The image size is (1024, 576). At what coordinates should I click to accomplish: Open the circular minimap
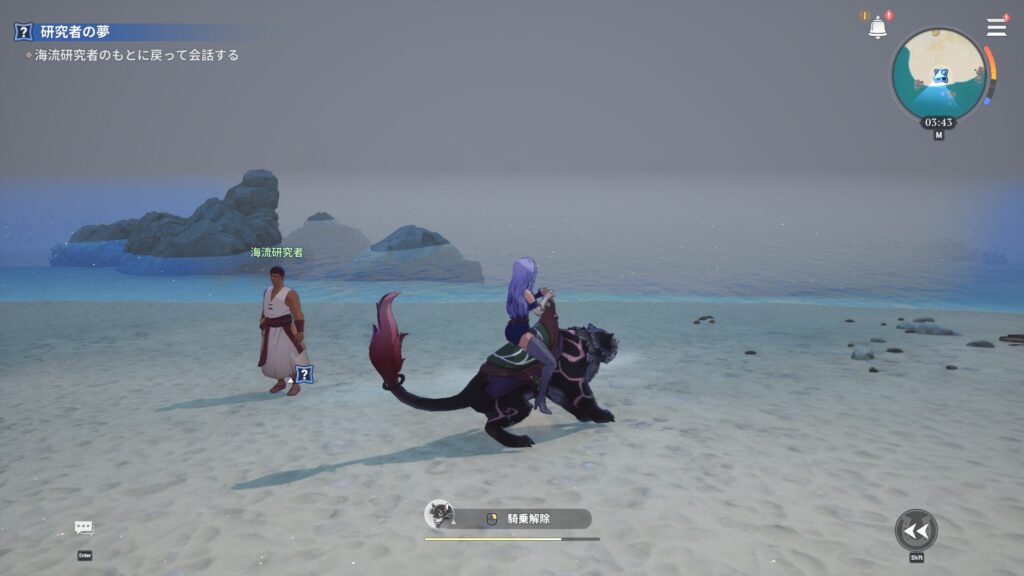click(938, 74)
